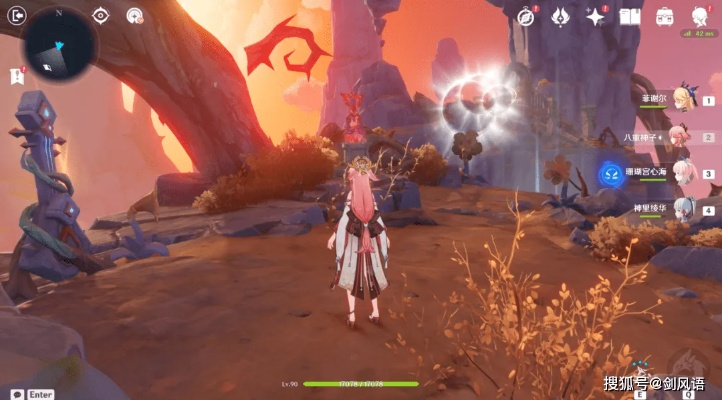Open the Wish star icon
722x400 pixels.
tap(597, 16)
